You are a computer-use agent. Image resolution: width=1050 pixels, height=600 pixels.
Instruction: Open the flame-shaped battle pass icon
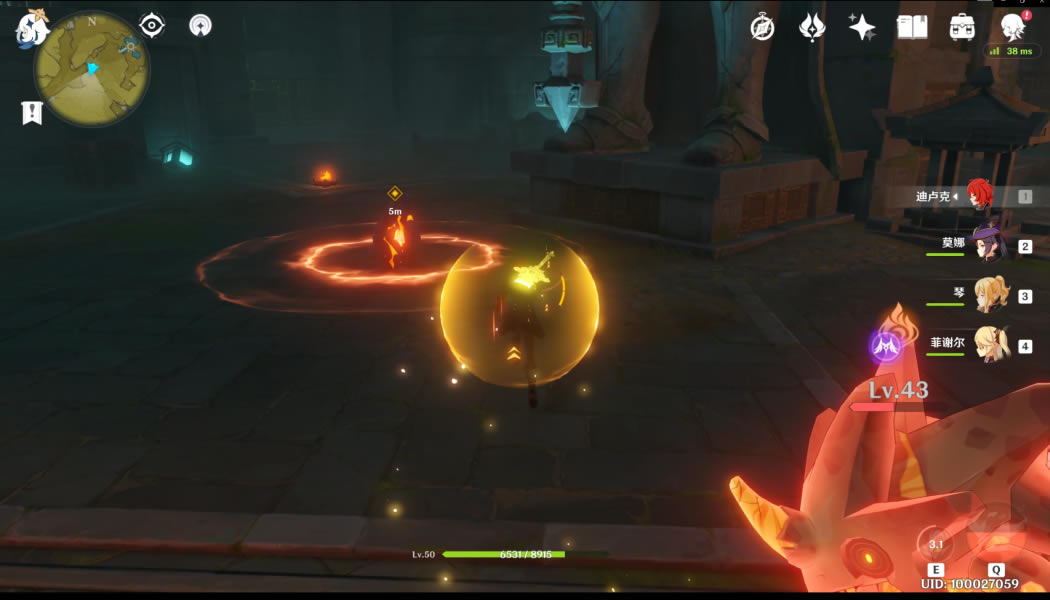coord(812,27)
